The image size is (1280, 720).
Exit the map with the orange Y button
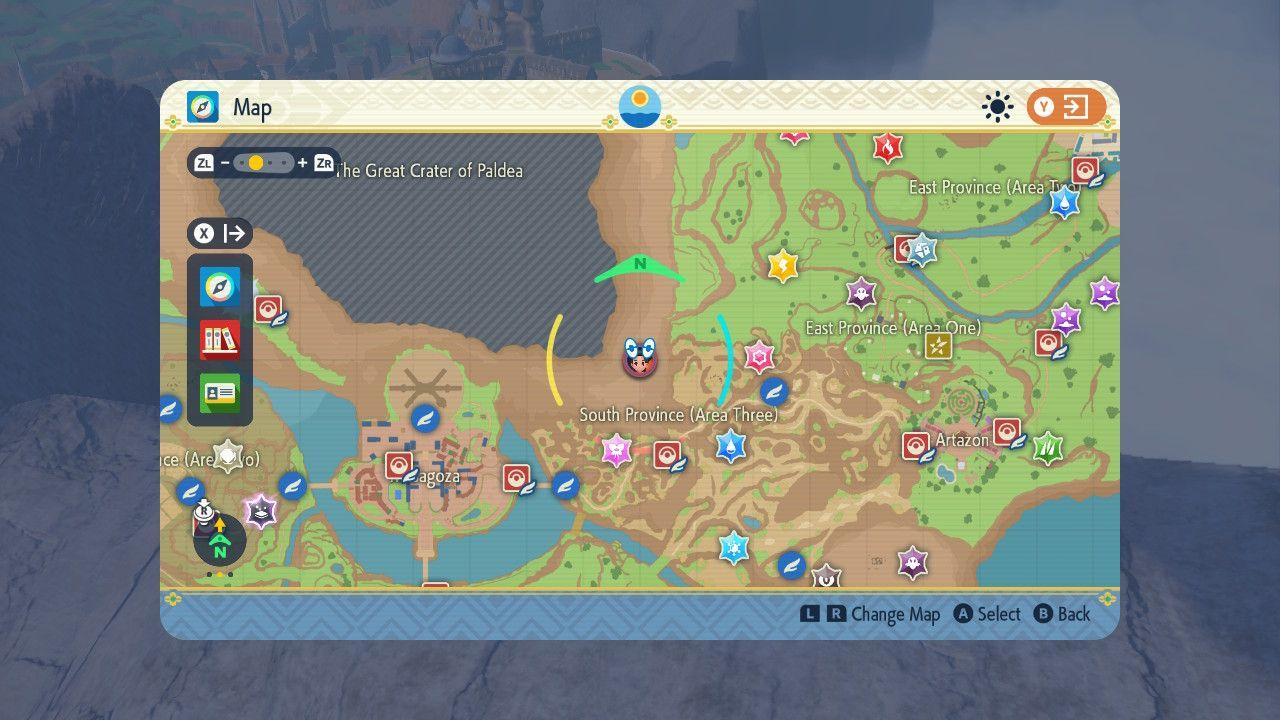1065,105
